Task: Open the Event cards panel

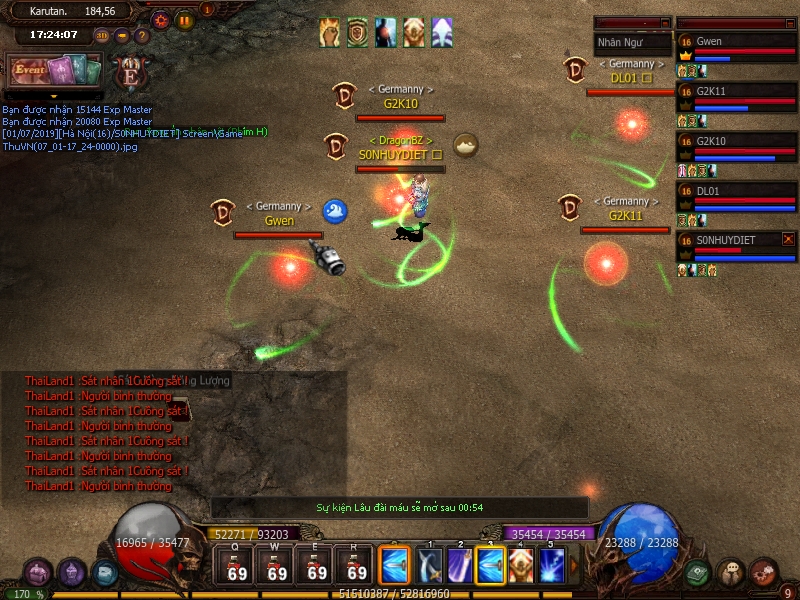Action: click(x=56, y=71)
